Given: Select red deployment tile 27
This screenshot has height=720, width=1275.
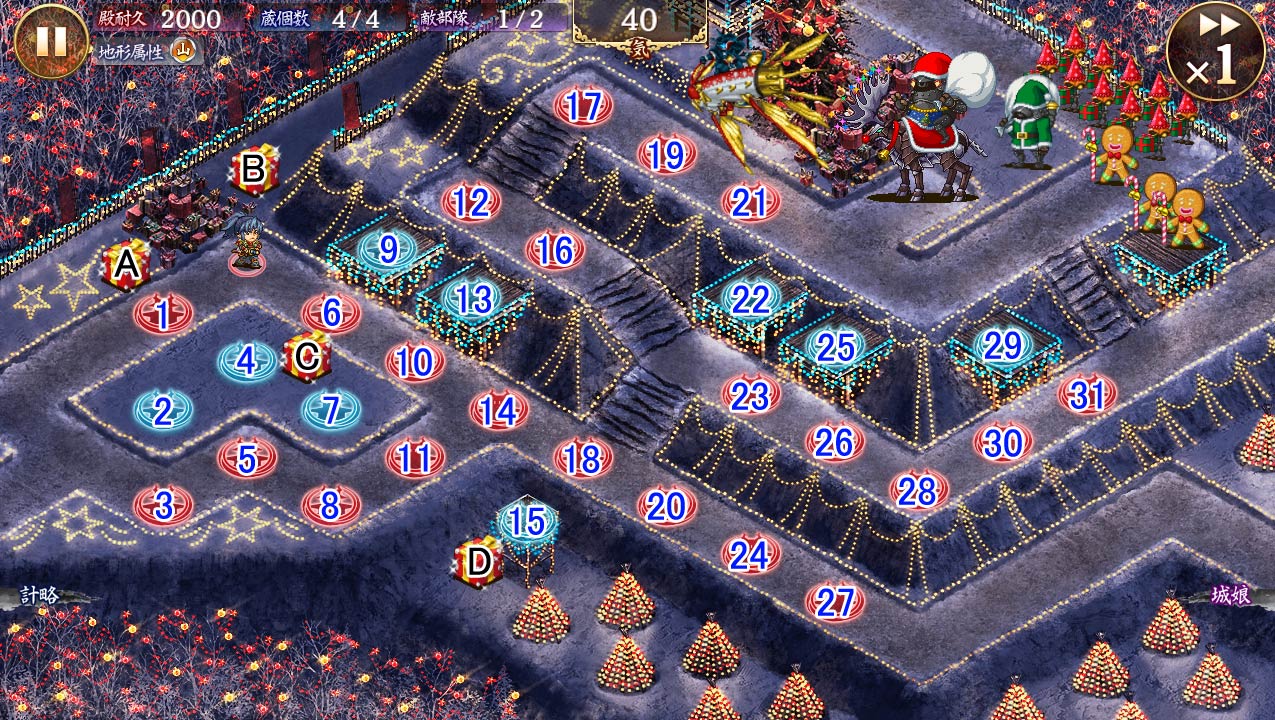Looking at the screenshot, I should click(835, 602).
